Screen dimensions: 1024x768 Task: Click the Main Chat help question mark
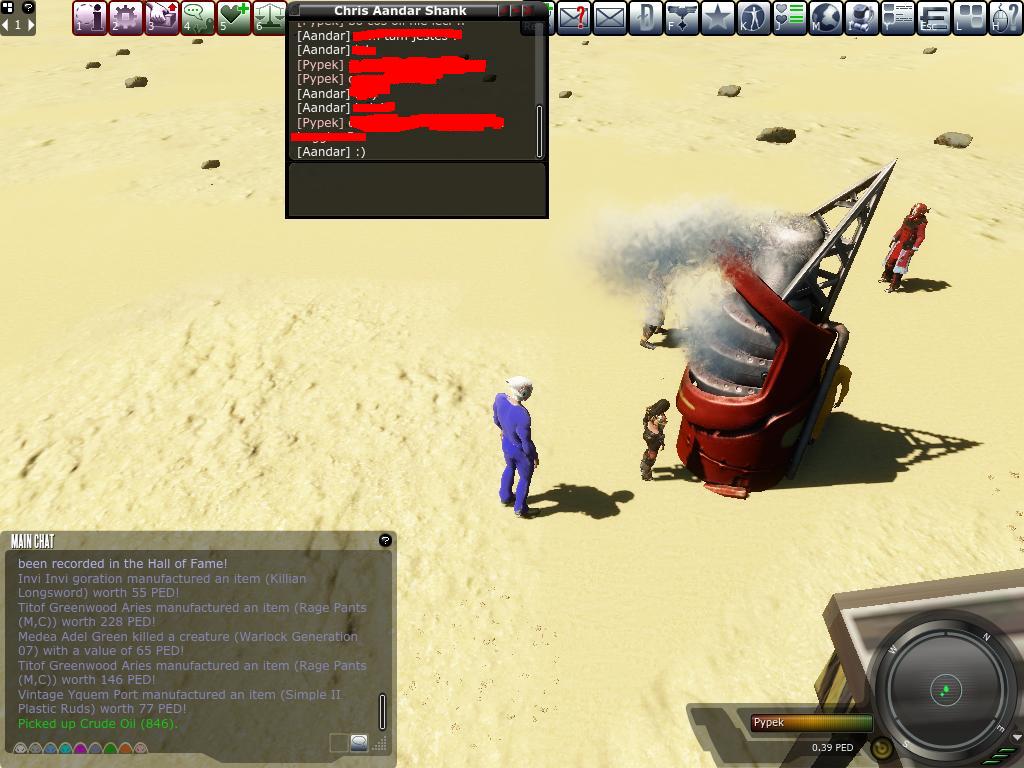385,540
